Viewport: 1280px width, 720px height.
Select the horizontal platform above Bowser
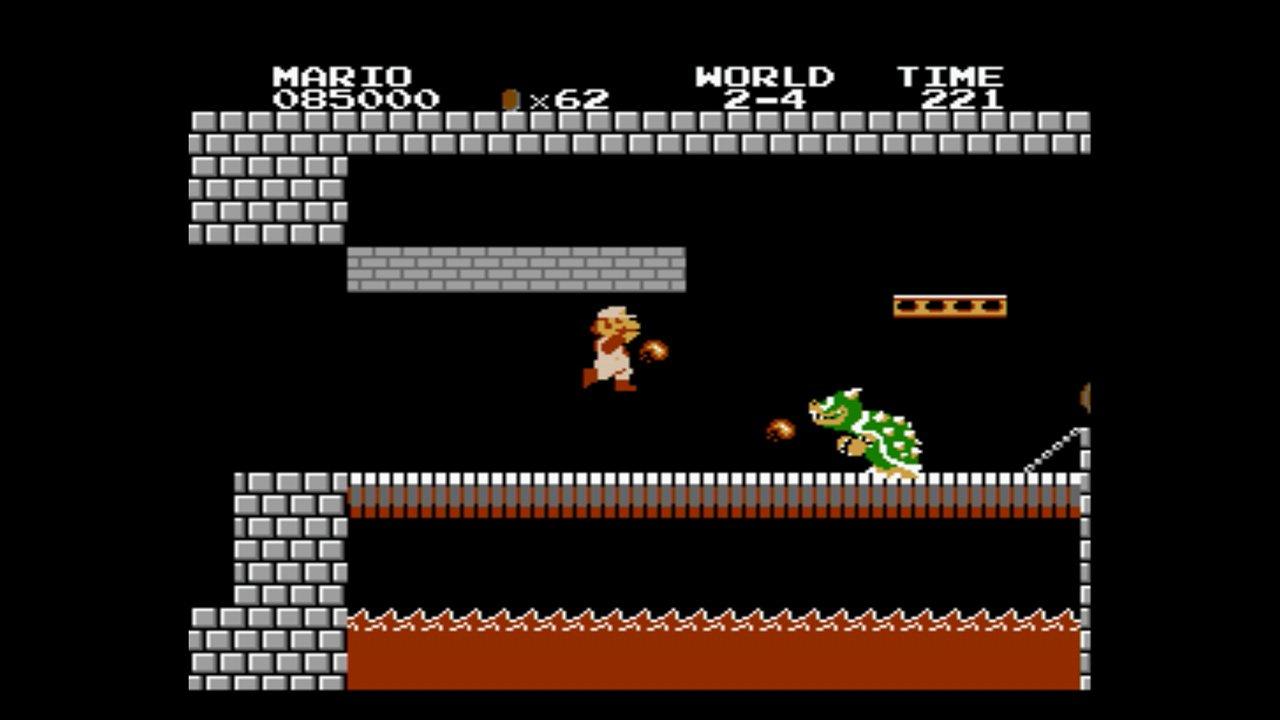[950, 305]
